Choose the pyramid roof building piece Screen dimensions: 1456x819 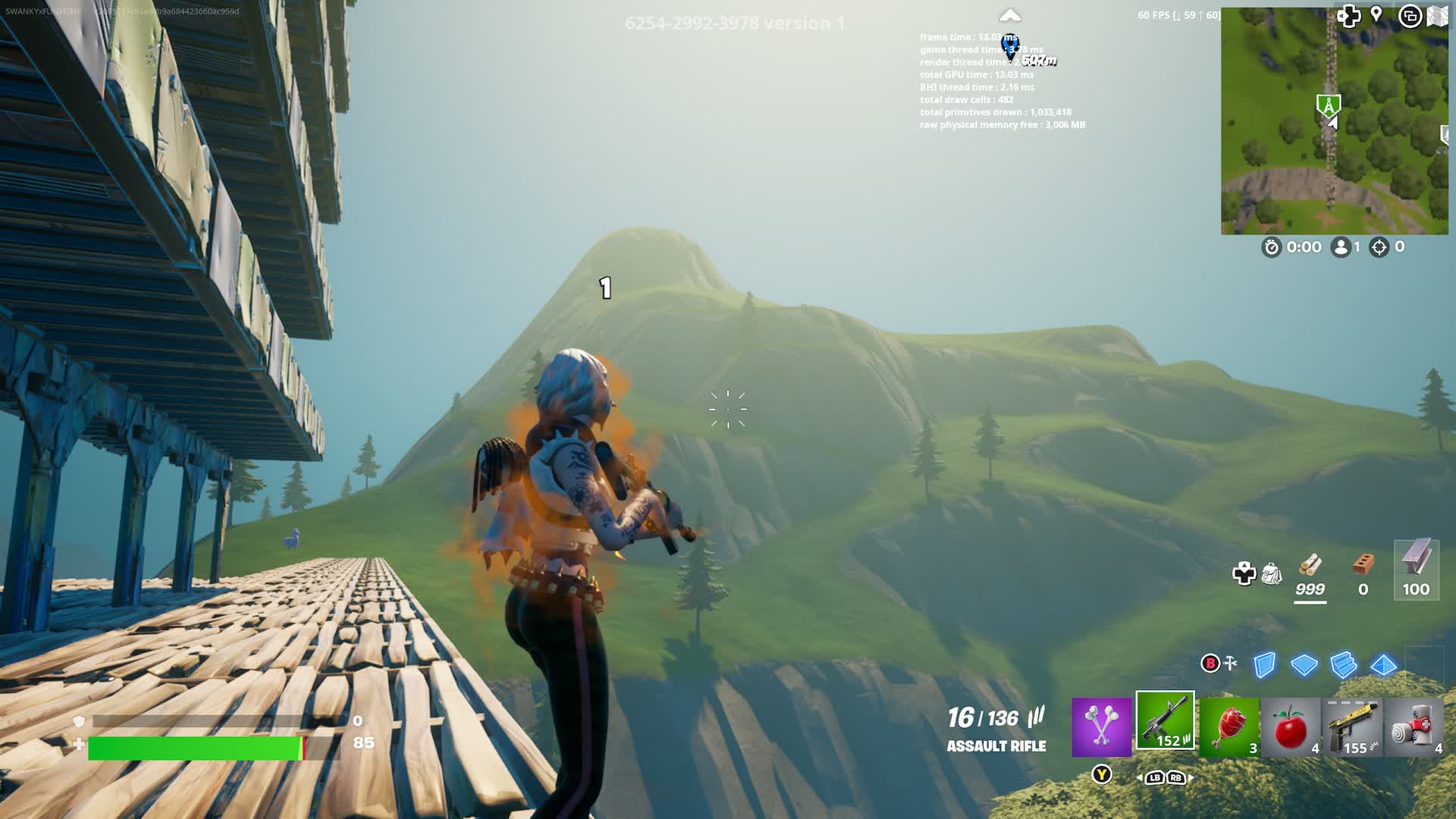[1384, 665]
